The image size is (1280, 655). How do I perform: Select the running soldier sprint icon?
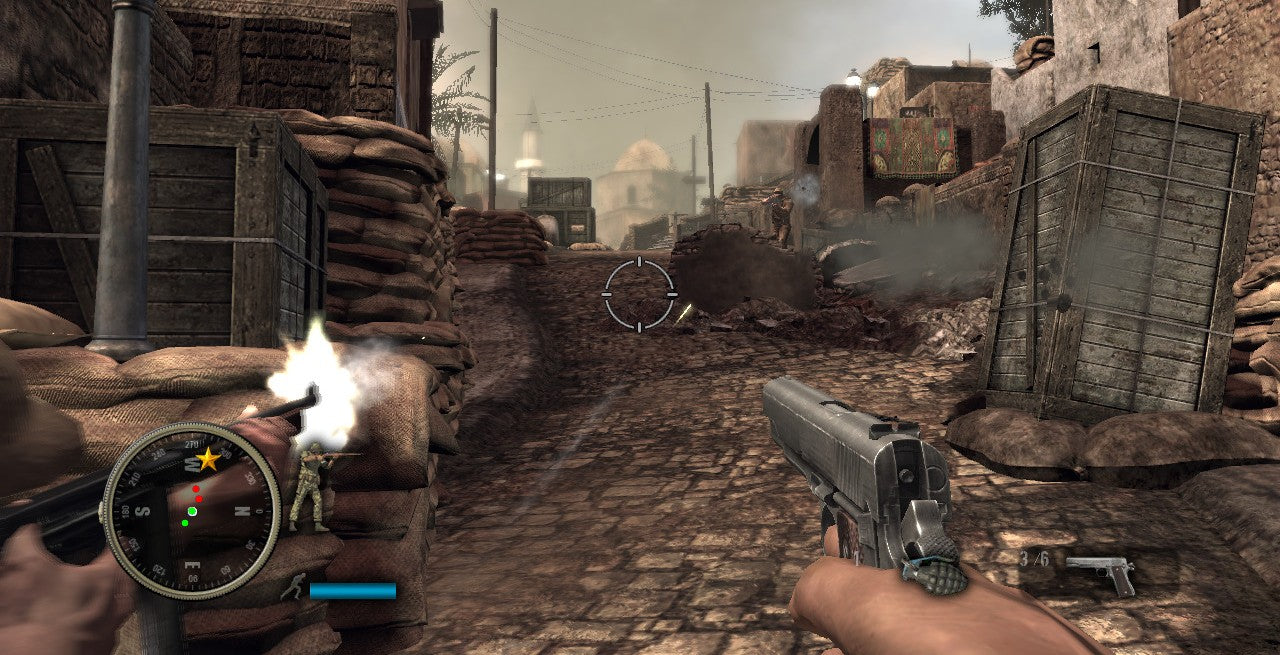[293, 589]
